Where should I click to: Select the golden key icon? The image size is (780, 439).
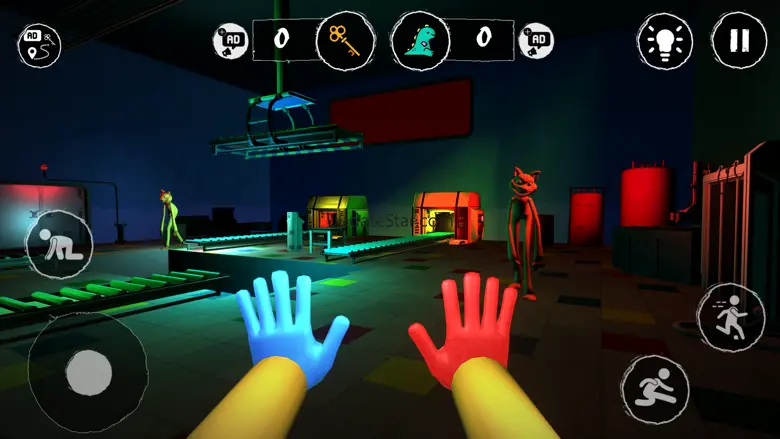click(x=345, y=41)
